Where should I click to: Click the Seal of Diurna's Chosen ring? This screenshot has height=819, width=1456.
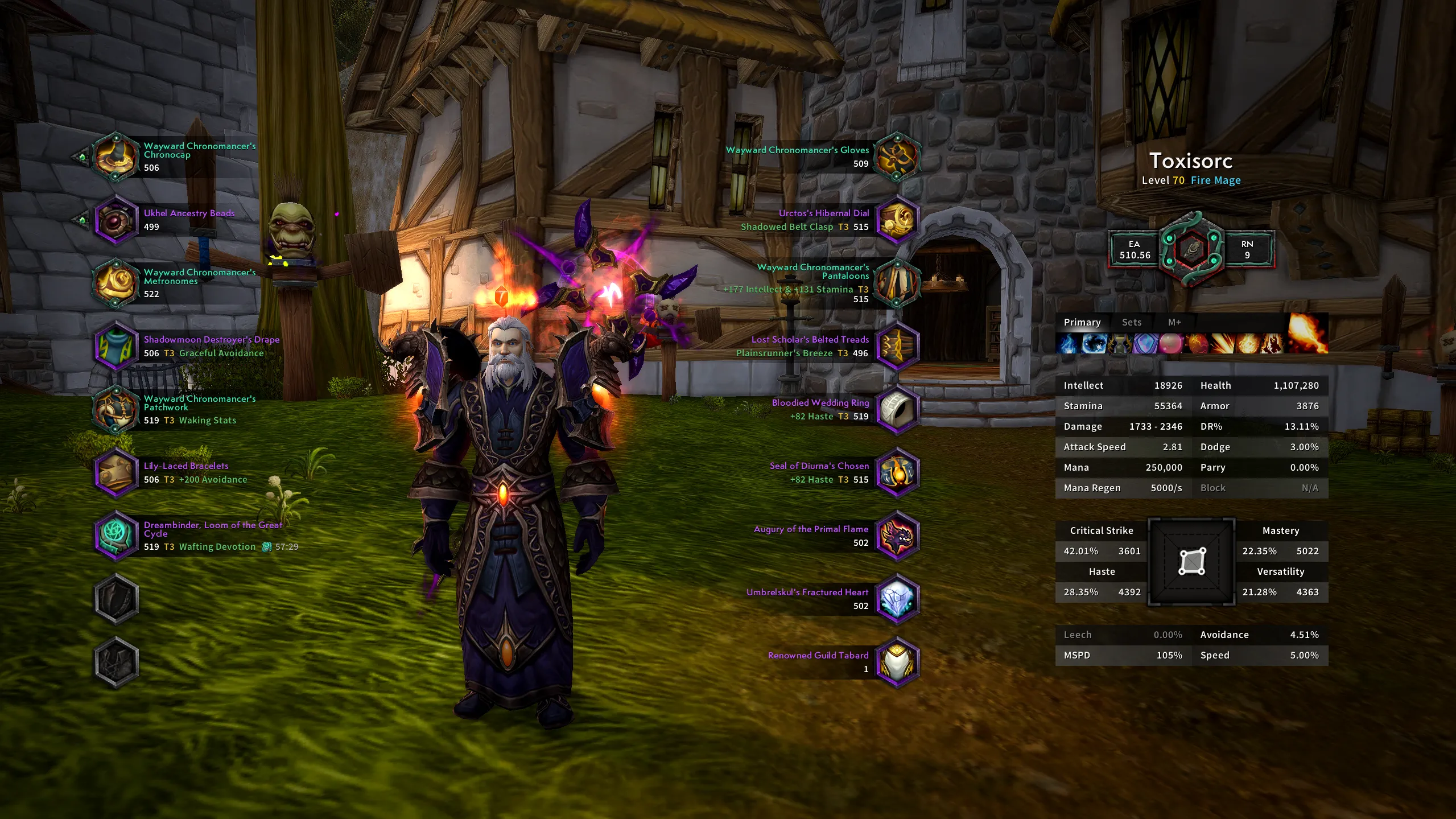(x=897, y=472)
